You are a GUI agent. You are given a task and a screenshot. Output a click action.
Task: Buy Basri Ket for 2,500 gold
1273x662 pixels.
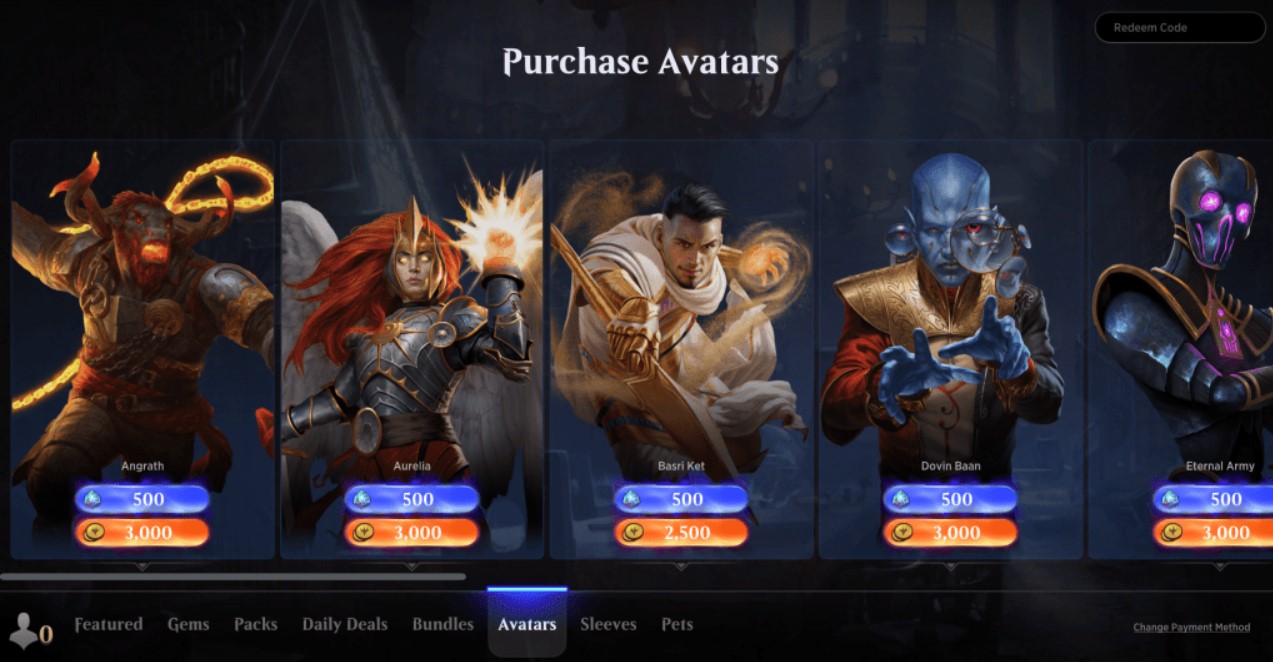pyautogui.click(x=681, y=533)
